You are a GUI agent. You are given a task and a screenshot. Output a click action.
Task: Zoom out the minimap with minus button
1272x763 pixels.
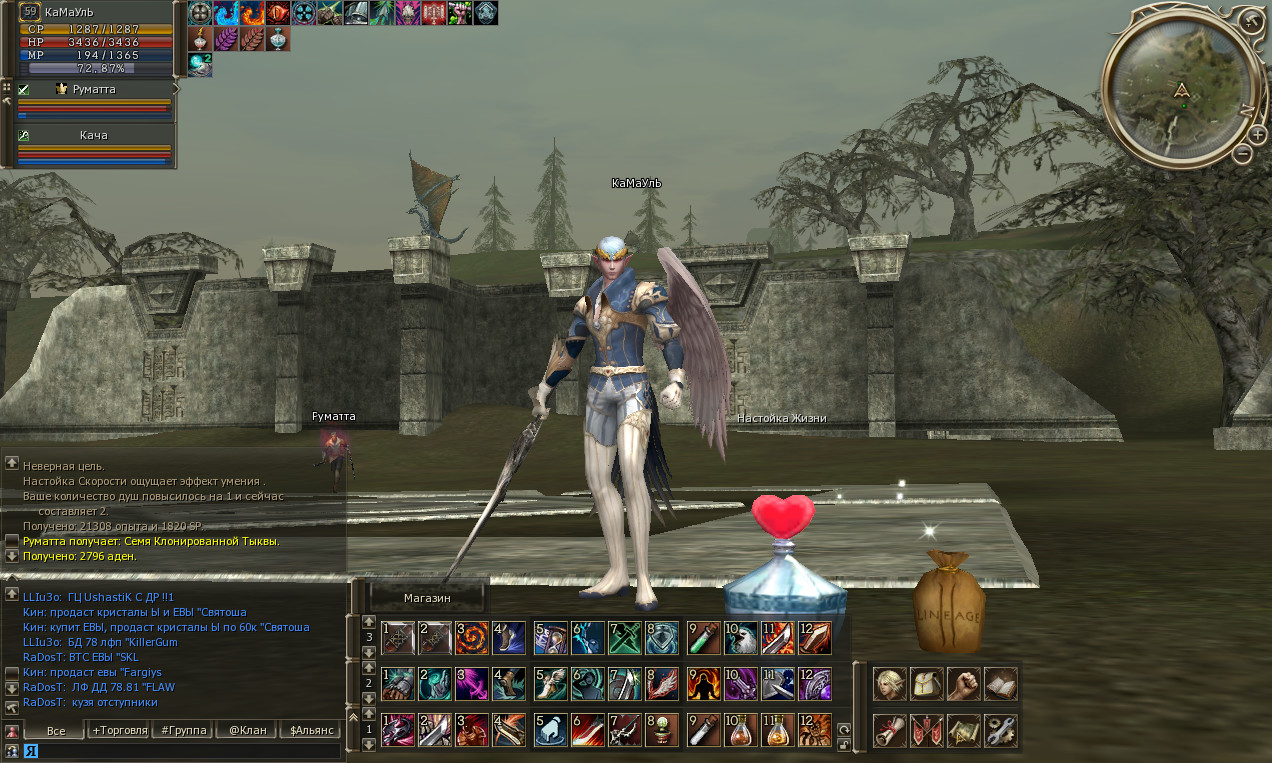pyautogui.click(x=1242, y=155)
